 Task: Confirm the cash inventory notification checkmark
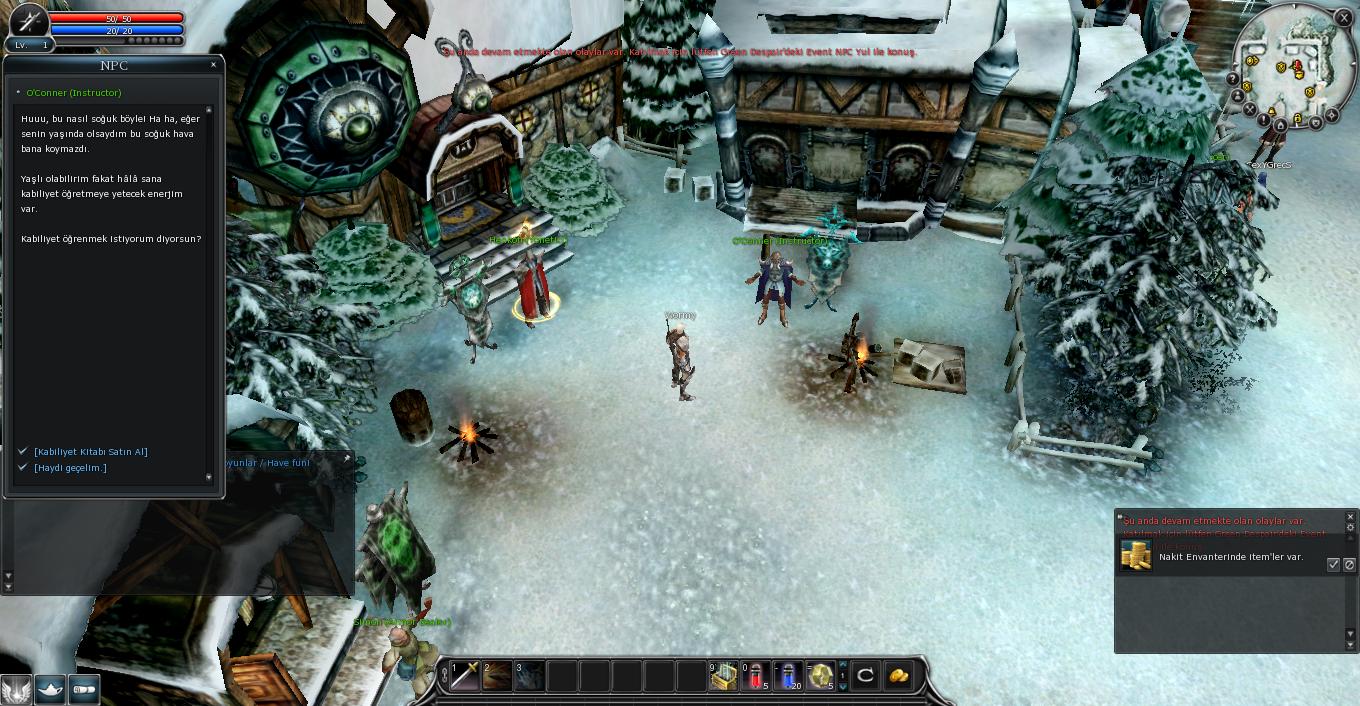click(x=1333, y=565)
